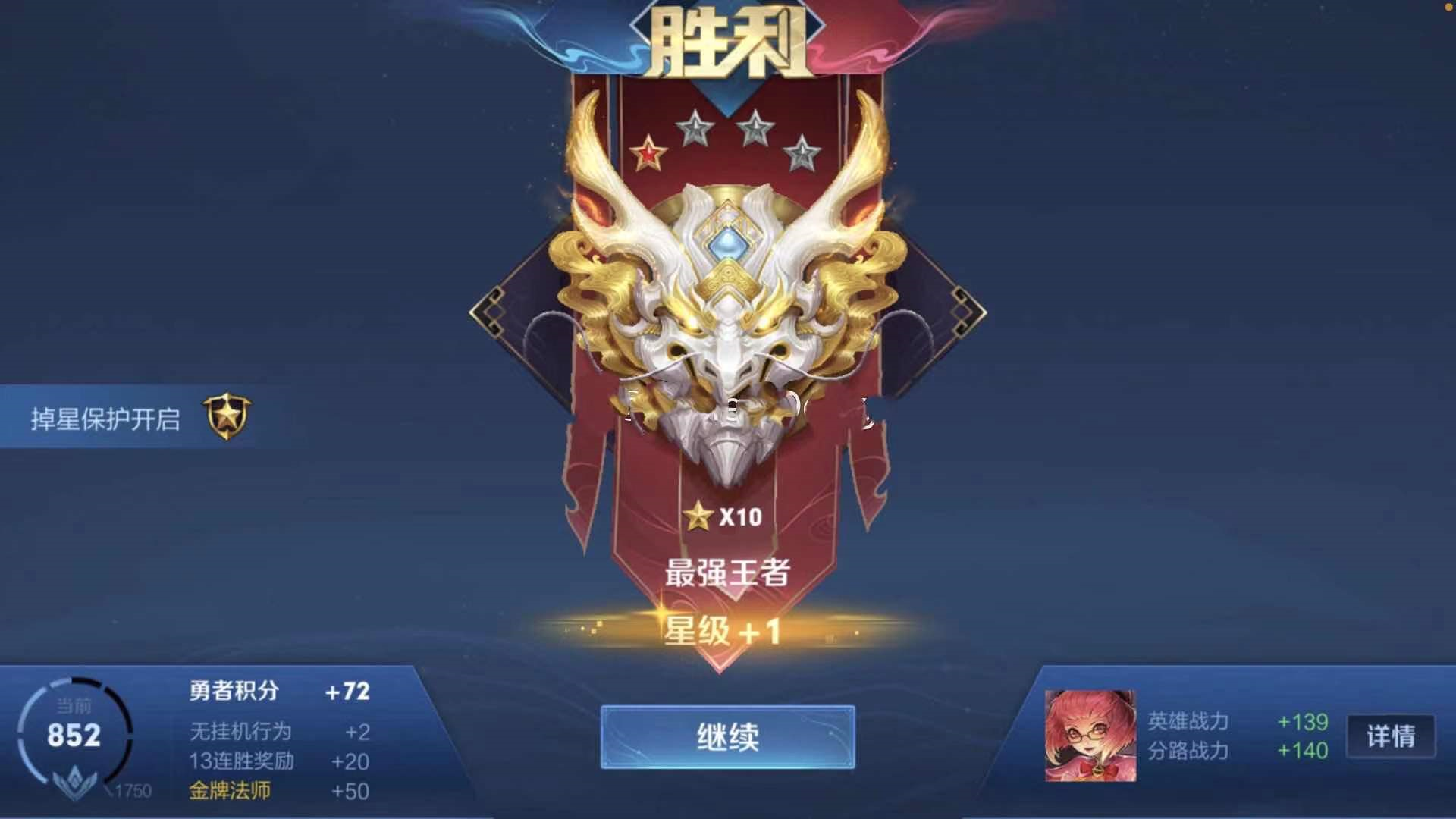Open the 详情 details button

click(1390, 735)
